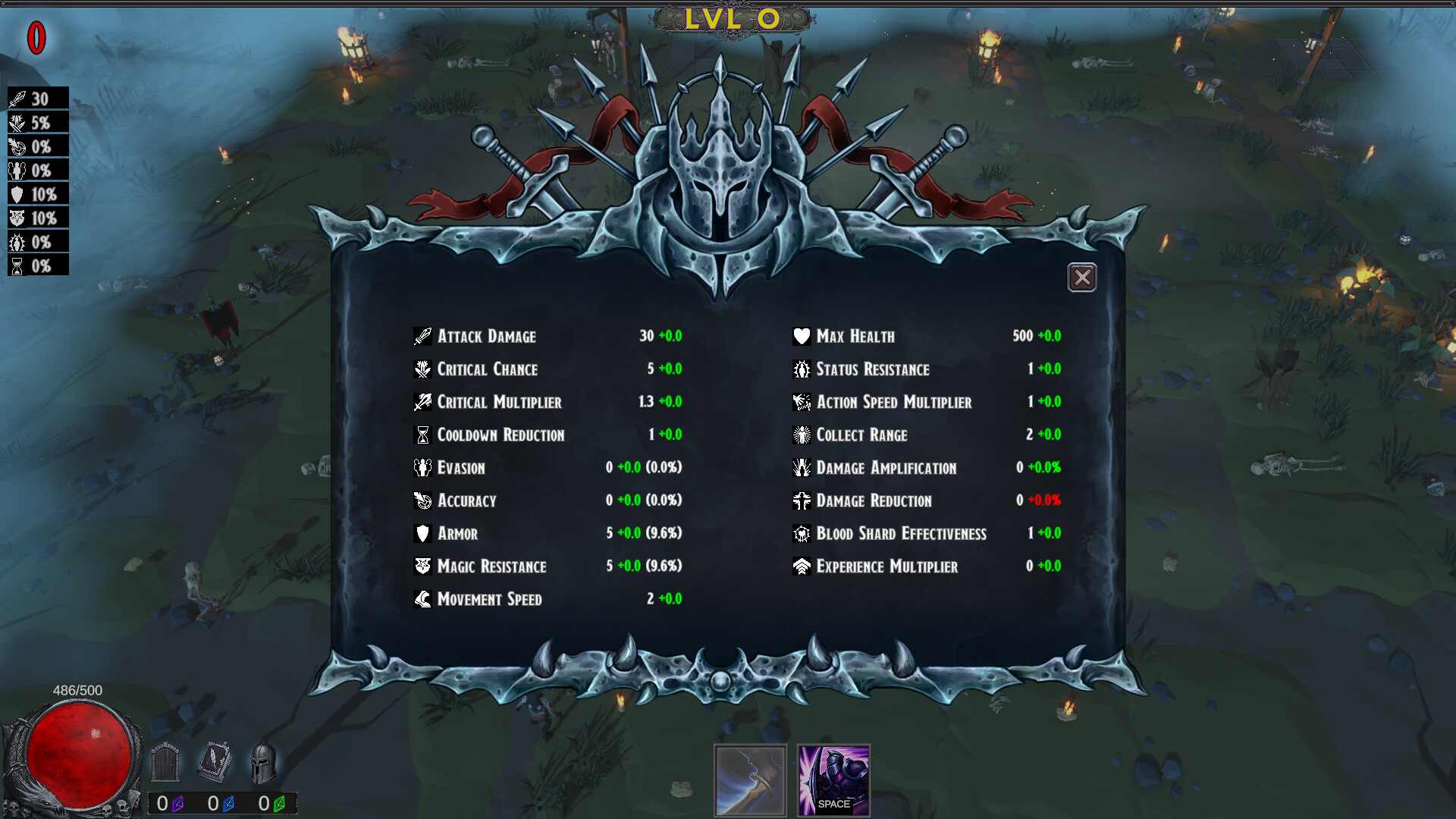Click the Magic Resistance pentagram shield icon
This screenshot has width=1456, height=819.
(422, 566)
